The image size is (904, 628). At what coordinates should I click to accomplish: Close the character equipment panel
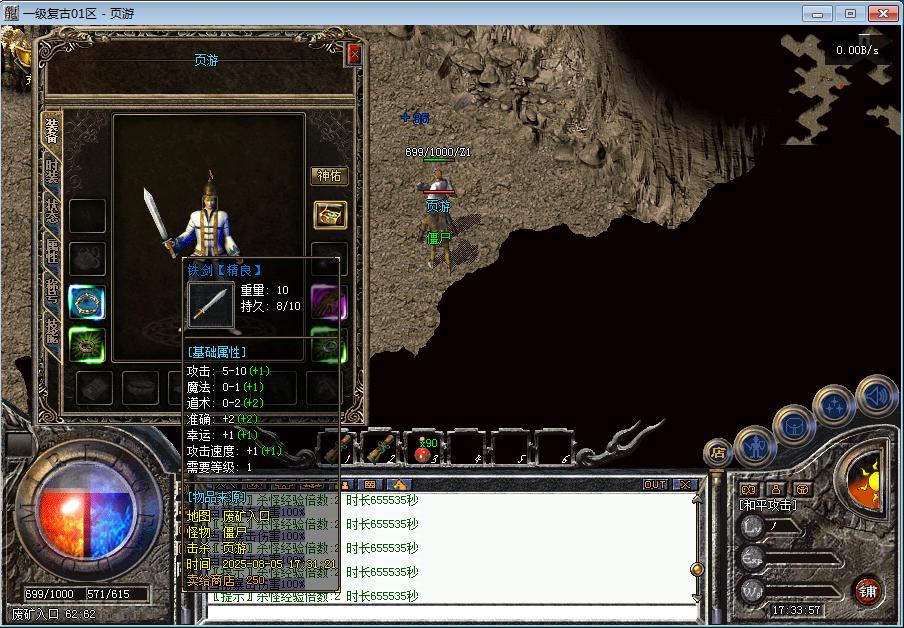point(353,54)
